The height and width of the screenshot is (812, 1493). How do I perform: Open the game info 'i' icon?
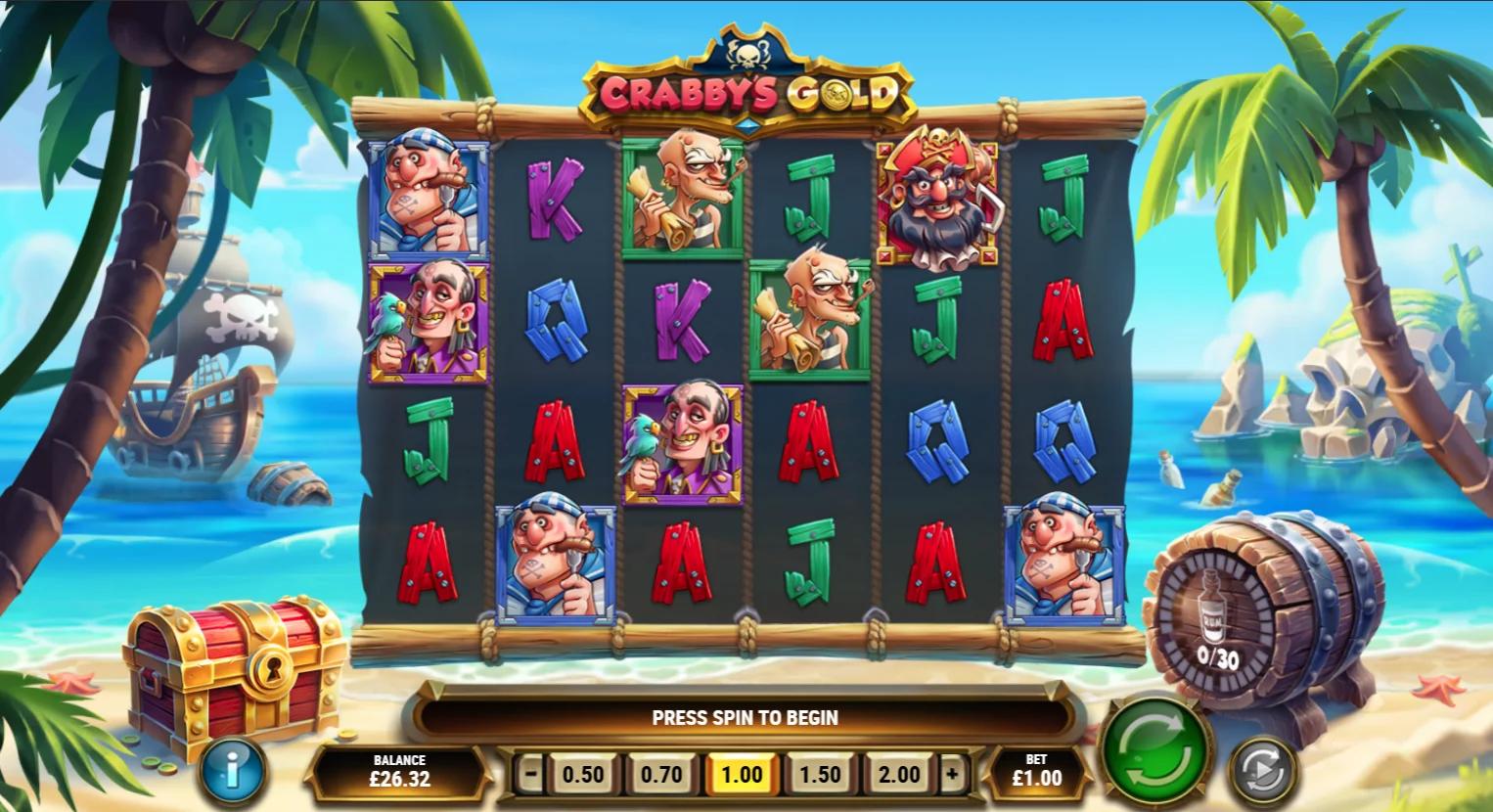[x=232, y=769]
